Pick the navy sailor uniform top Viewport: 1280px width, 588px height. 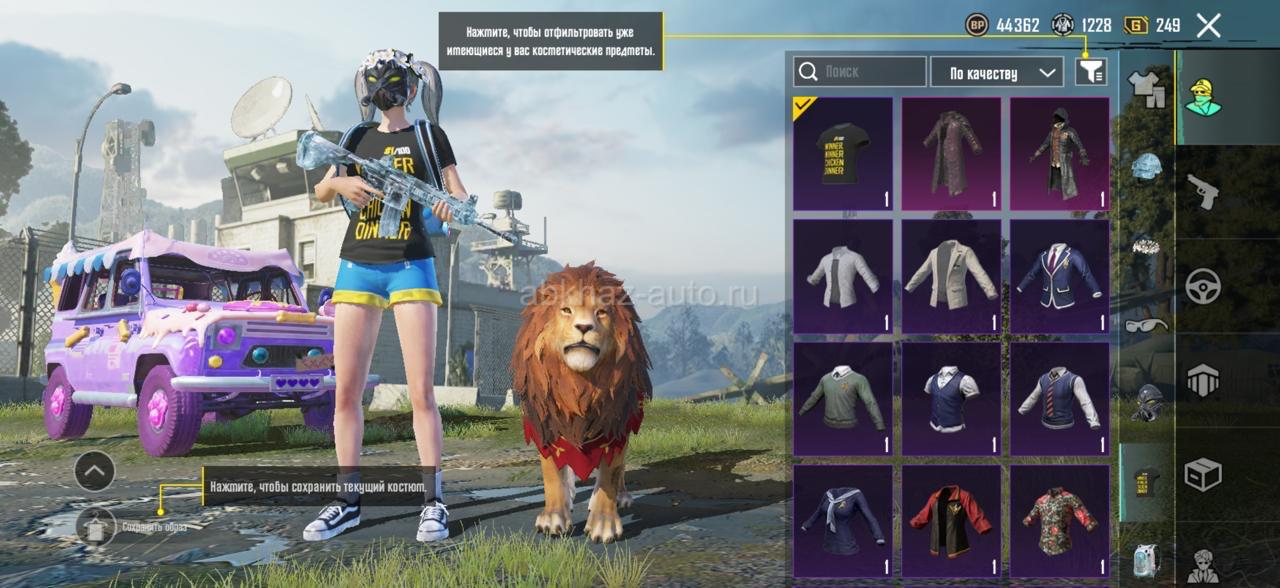point(842,521)
